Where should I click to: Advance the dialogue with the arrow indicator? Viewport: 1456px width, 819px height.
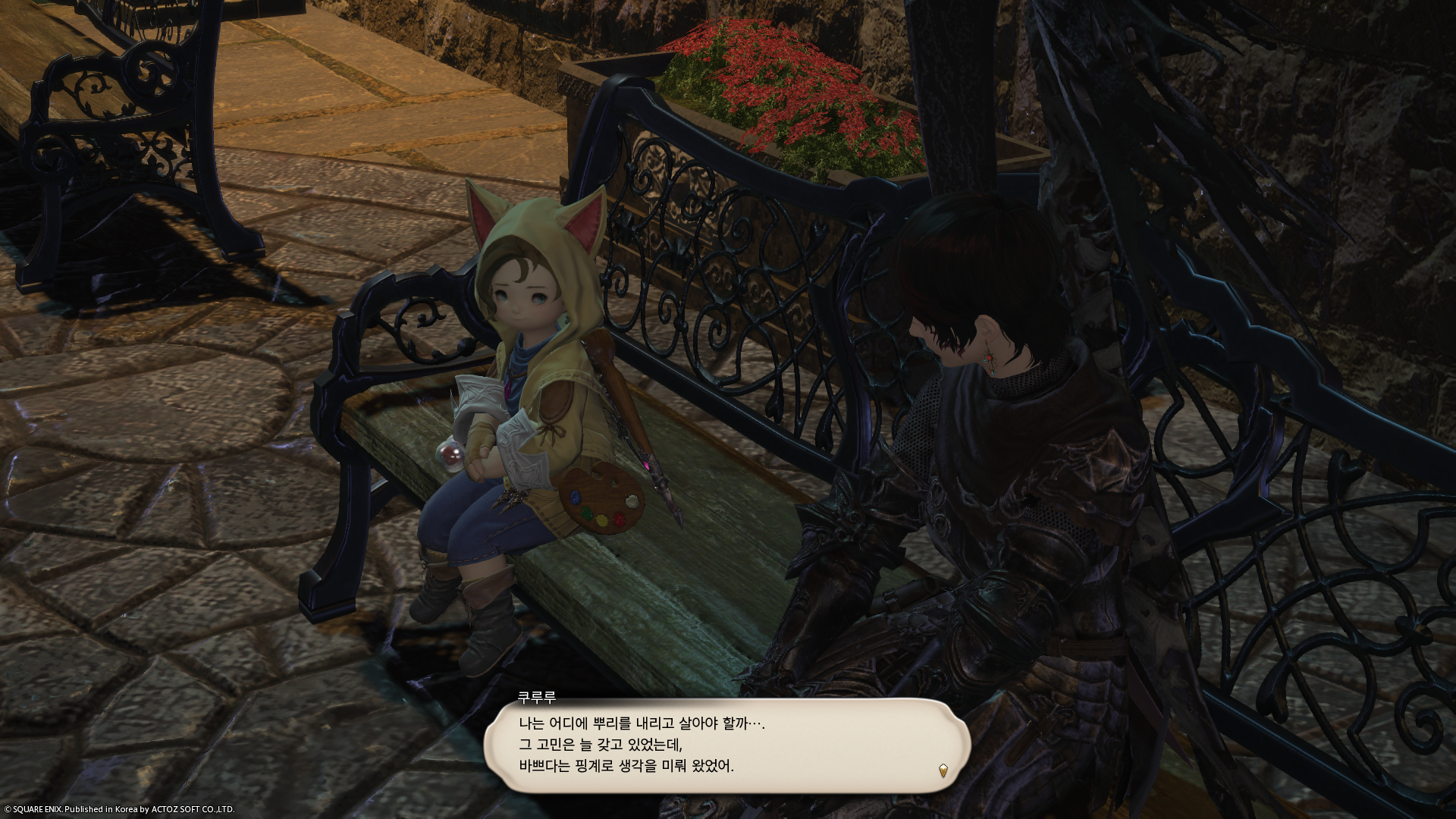coord(943,771)
